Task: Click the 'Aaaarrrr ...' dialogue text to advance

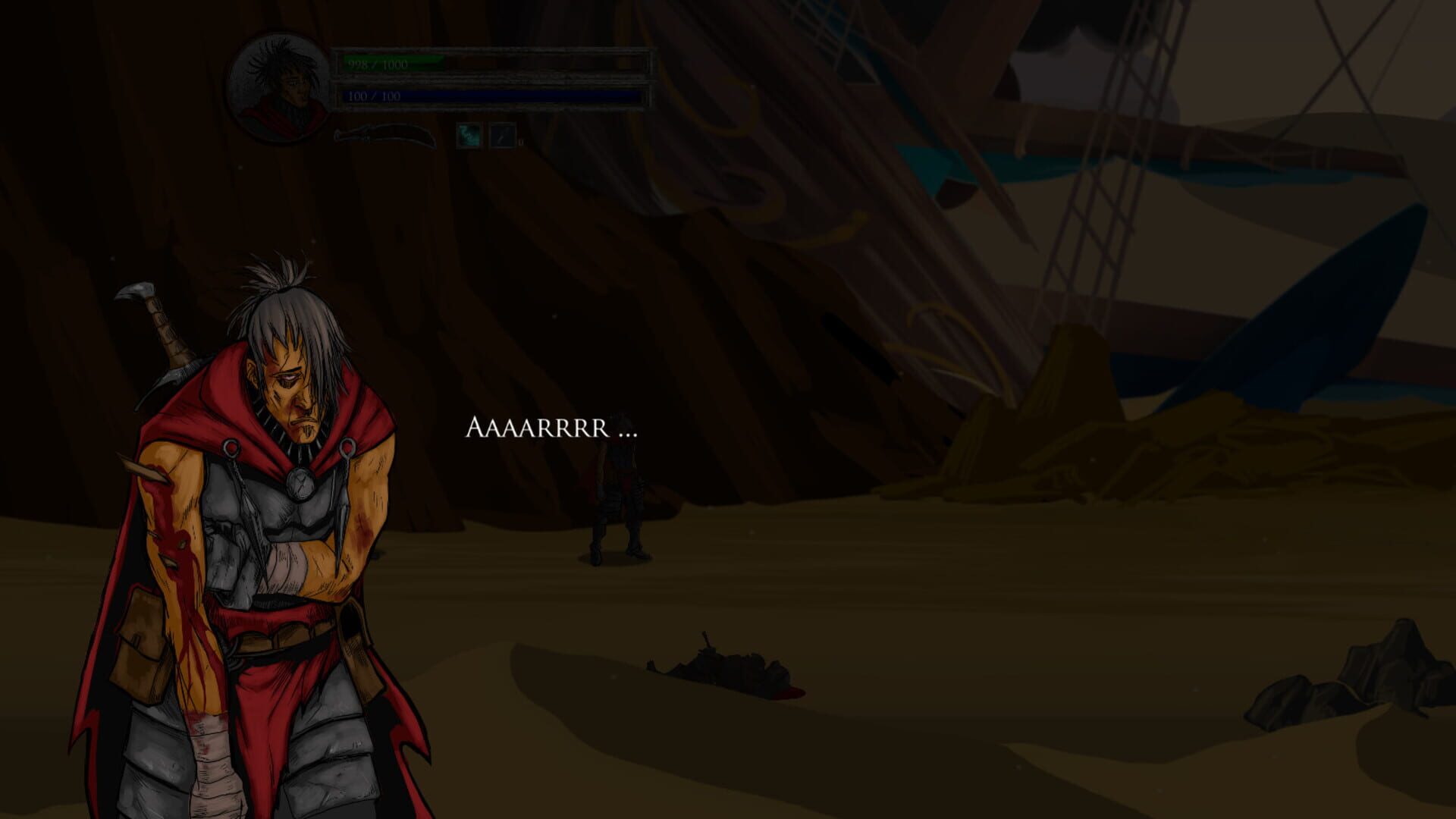Action: (554, 429)
